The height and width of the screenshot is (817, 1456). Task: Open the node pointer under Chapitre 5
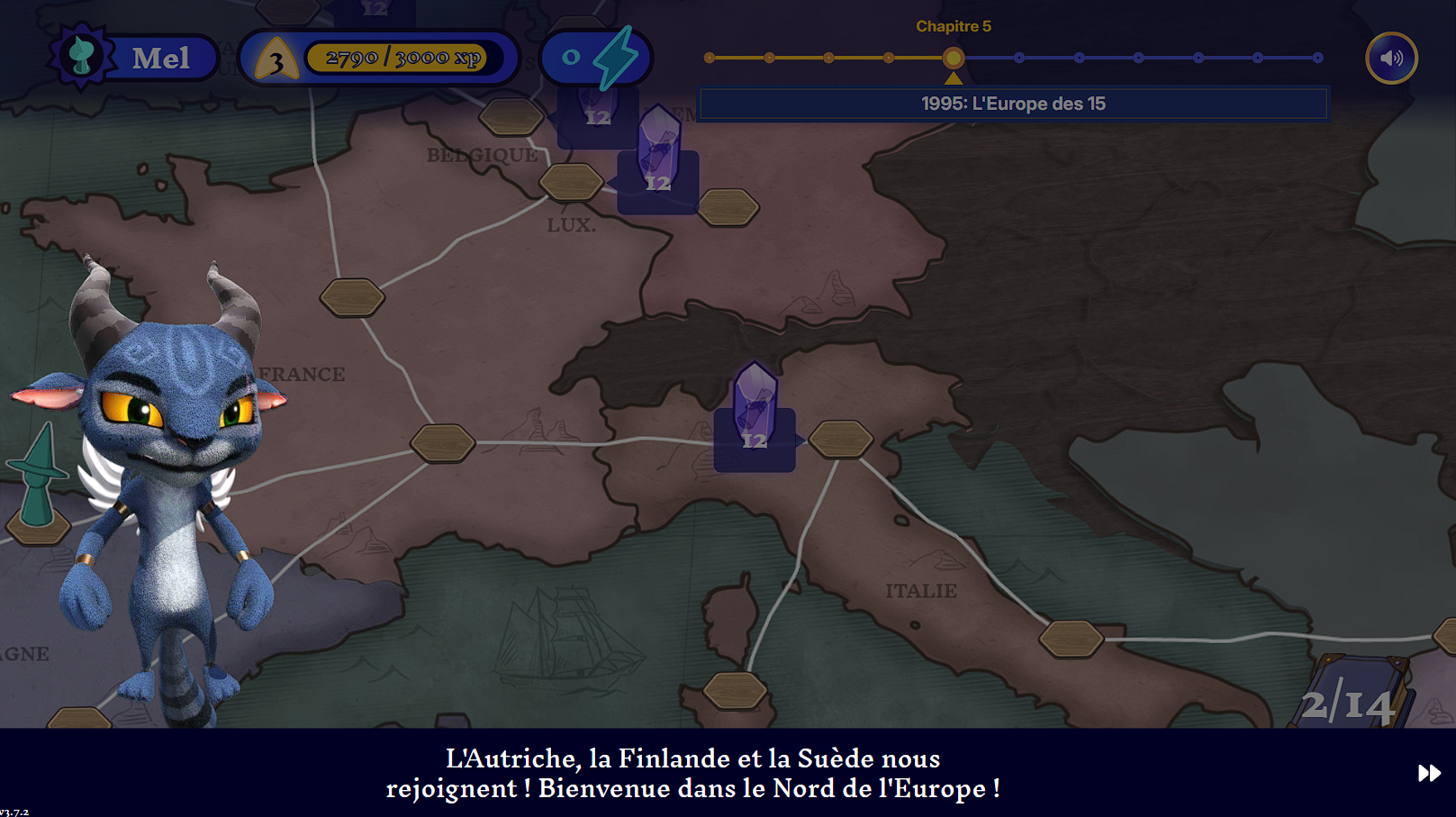point(954,77)
